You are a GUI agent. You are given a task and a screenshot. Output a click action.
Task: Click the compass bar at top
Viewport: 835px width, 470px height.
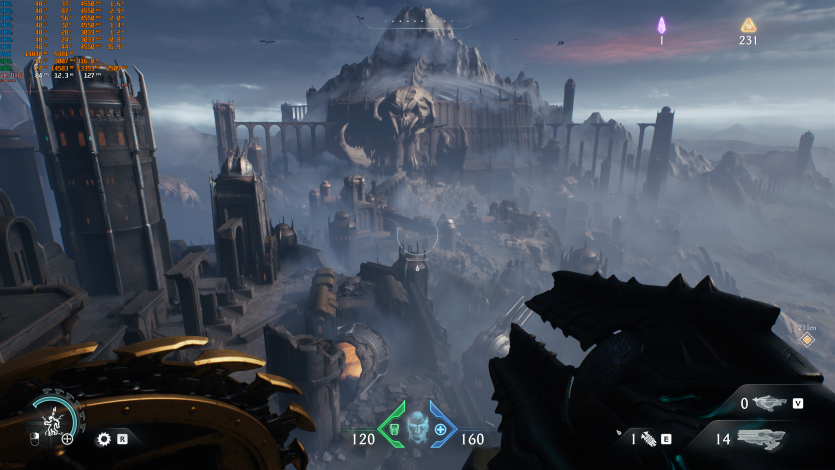(x=416, y=19)
